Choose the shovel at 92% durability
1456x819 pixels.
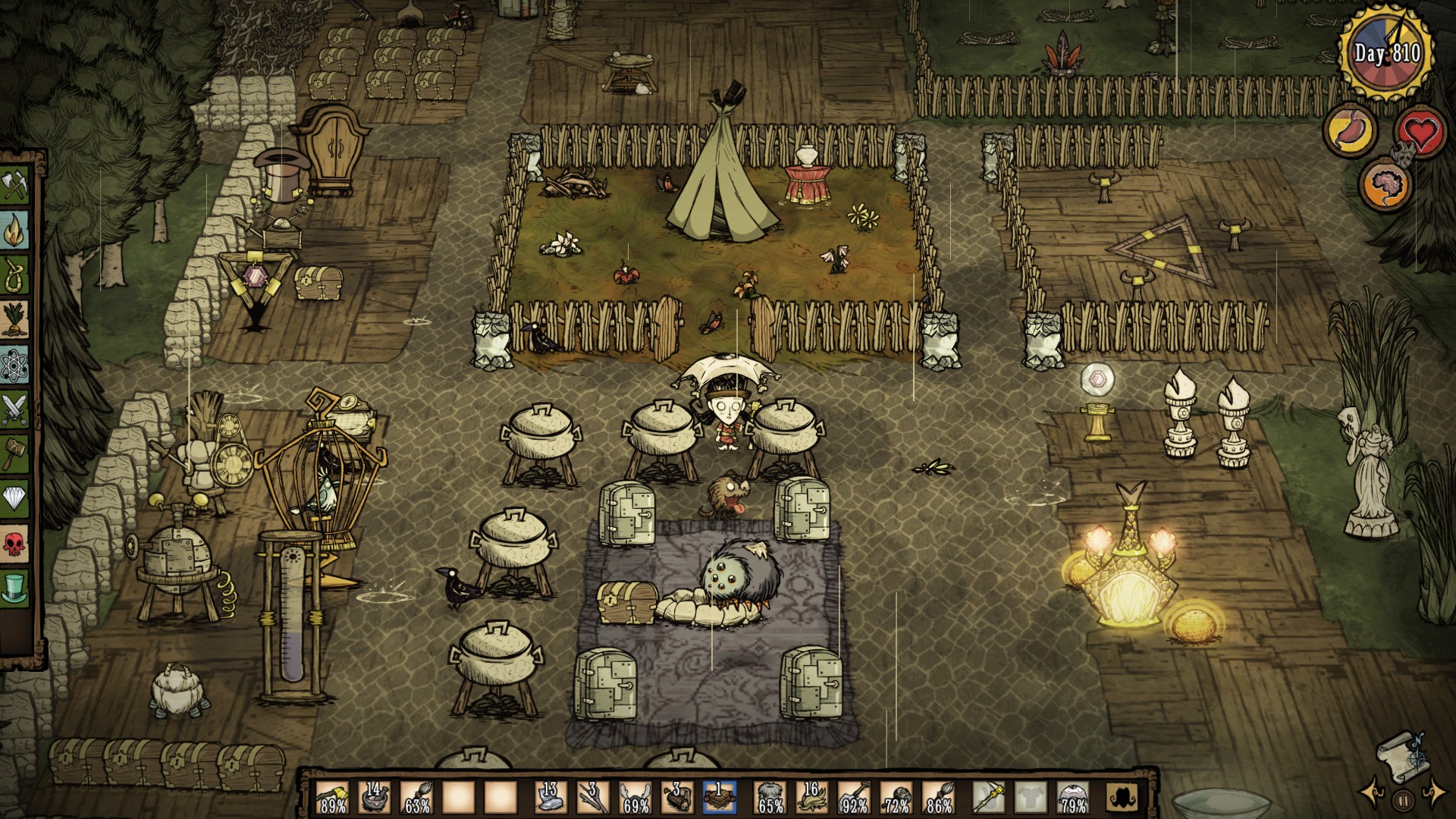pyautogui.click(x=854, y=798)
